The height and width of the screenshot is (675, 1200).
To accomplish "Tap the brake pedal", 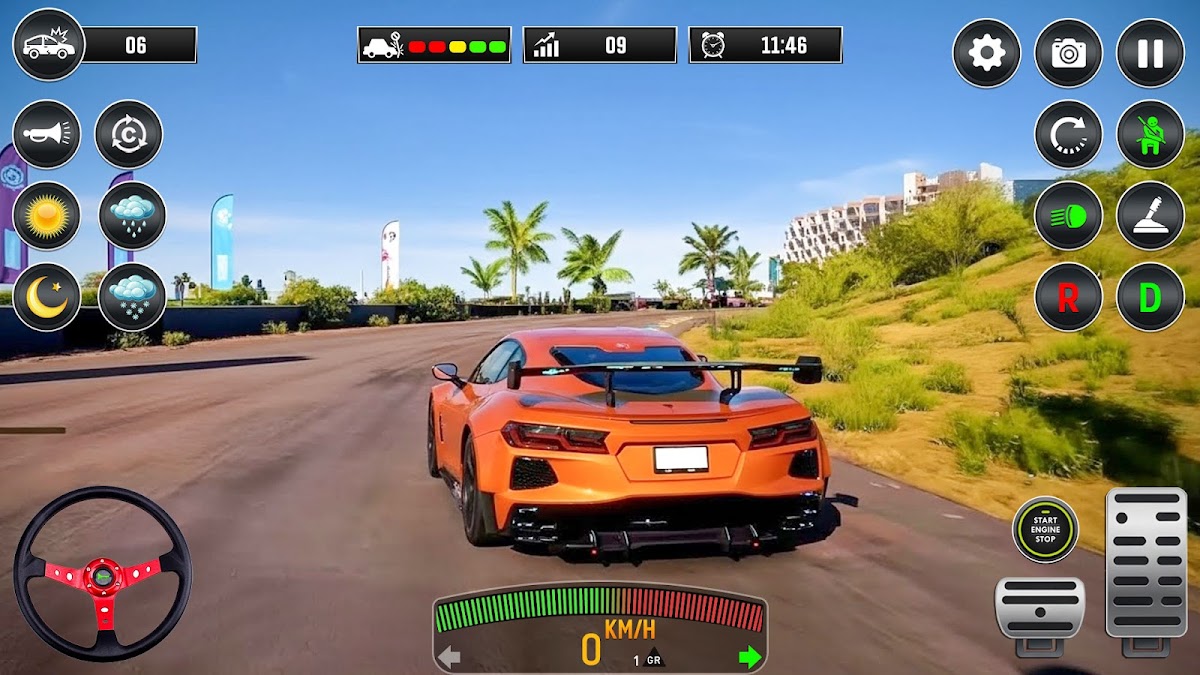I will (1039, 608).
